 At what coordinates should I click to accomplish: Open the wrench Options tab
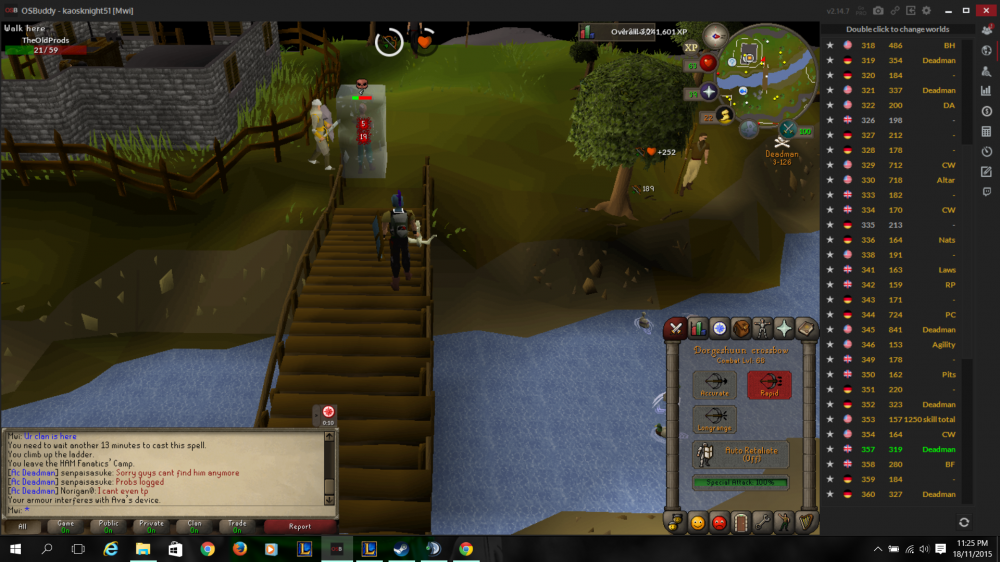(763, 522)
